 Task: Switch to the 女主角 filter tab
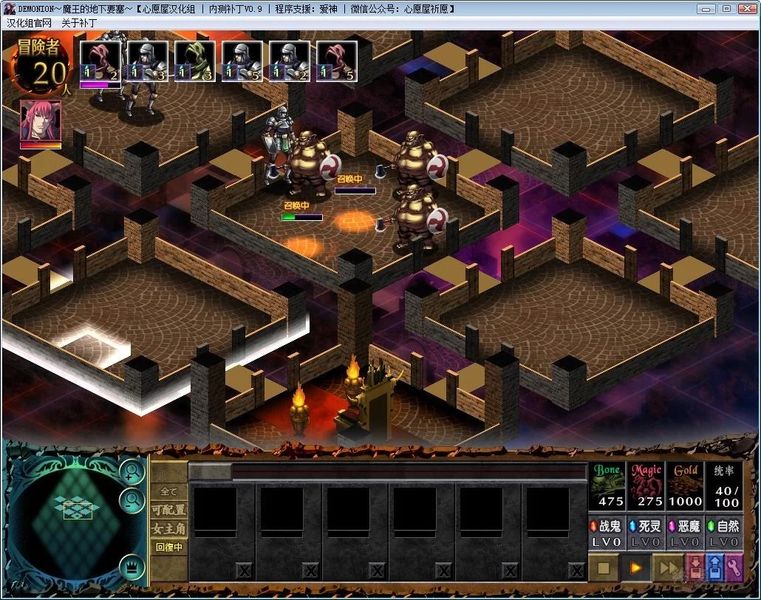pyautogui.click(x=168, y=528)
